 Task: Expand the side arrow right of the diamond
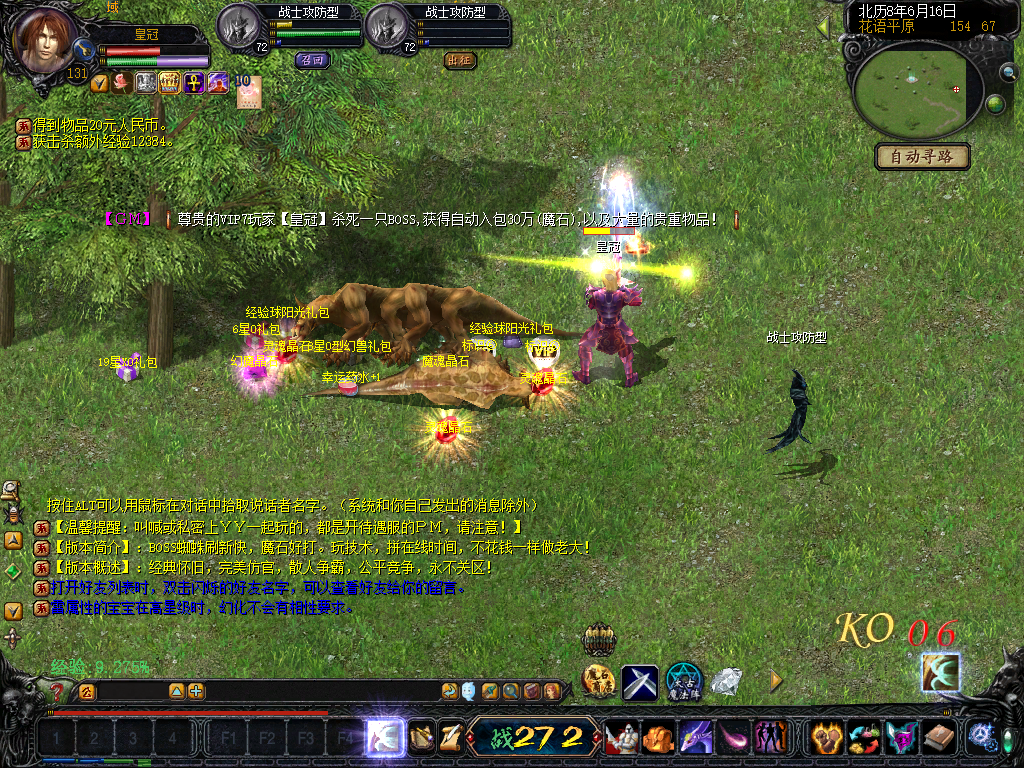coord(775,681)
